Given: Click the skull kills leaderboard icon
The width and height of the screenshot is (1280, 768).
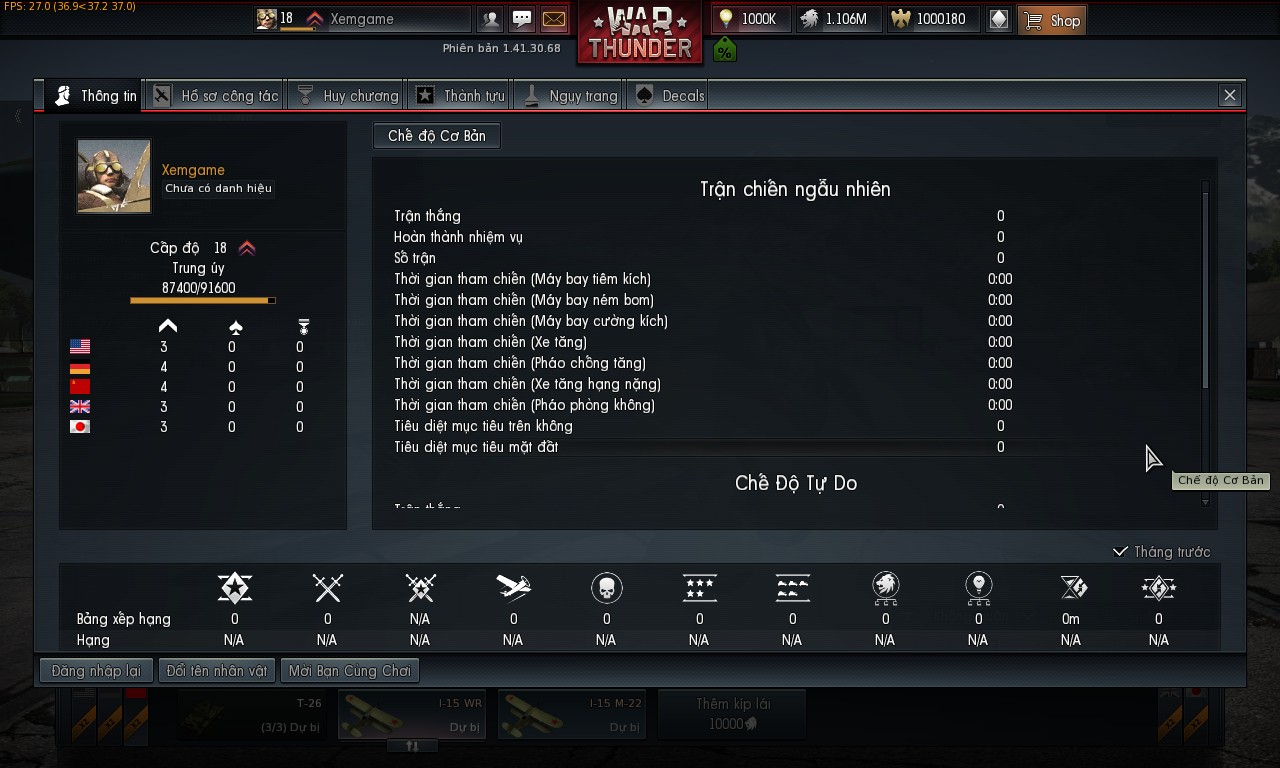Looking at the screenshot, I should (606, 588).
